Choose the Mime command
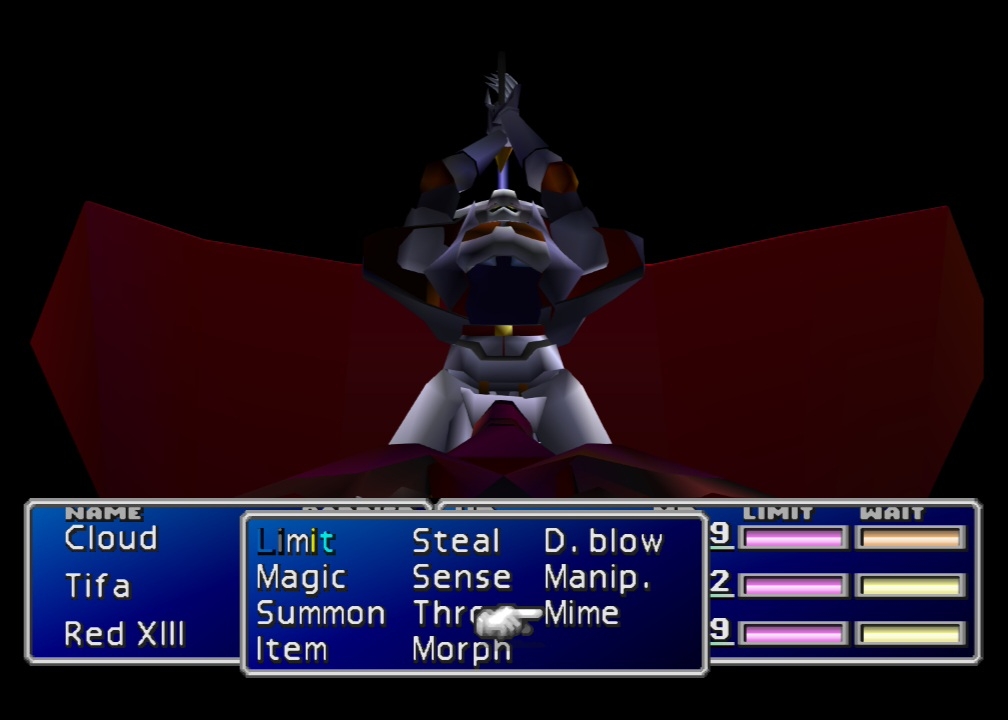Screen dimensions: 1008x720 point(582,613)
